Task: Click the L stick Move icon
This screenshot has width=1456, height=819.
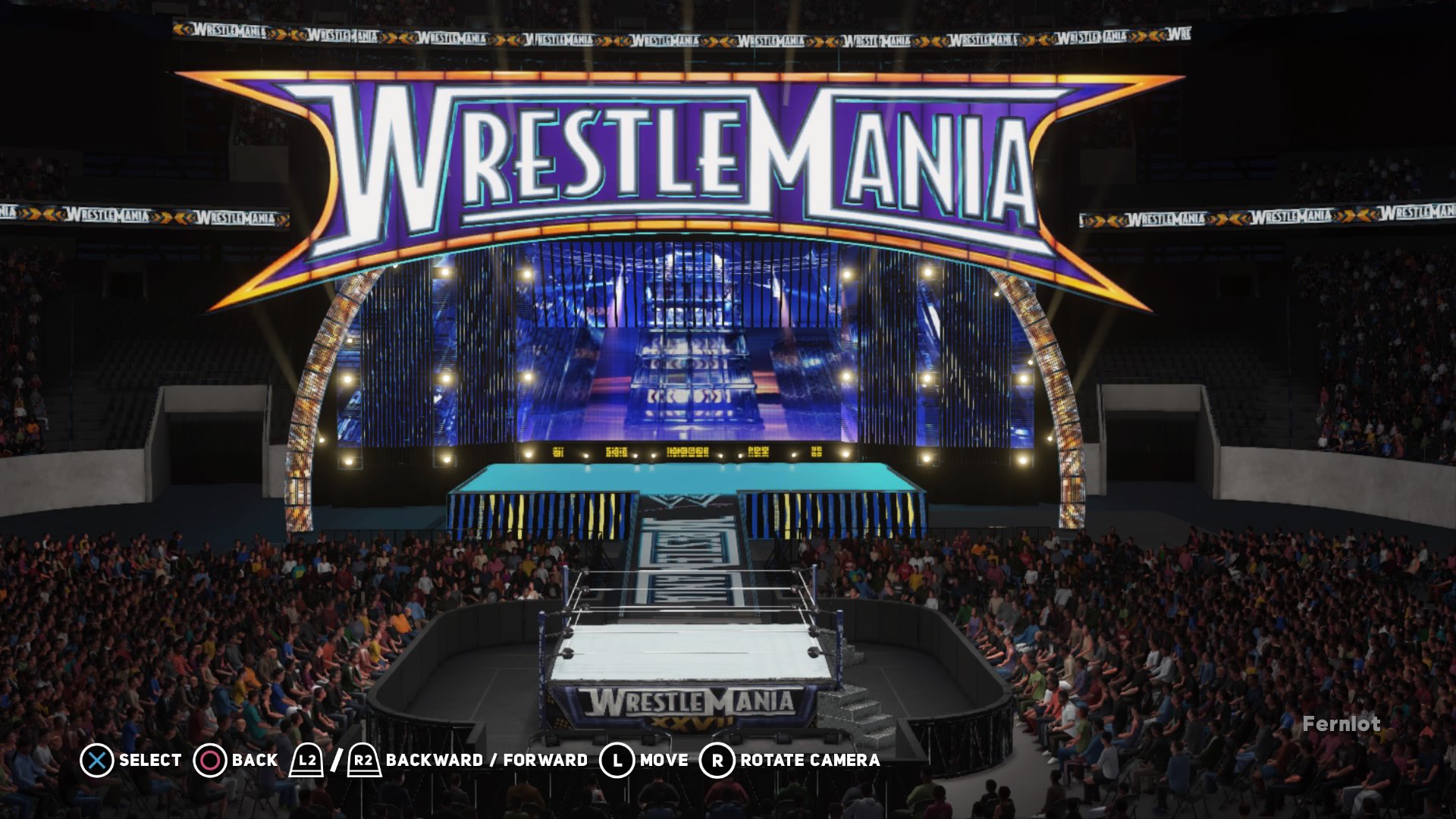Action: [x=618, y=760]
